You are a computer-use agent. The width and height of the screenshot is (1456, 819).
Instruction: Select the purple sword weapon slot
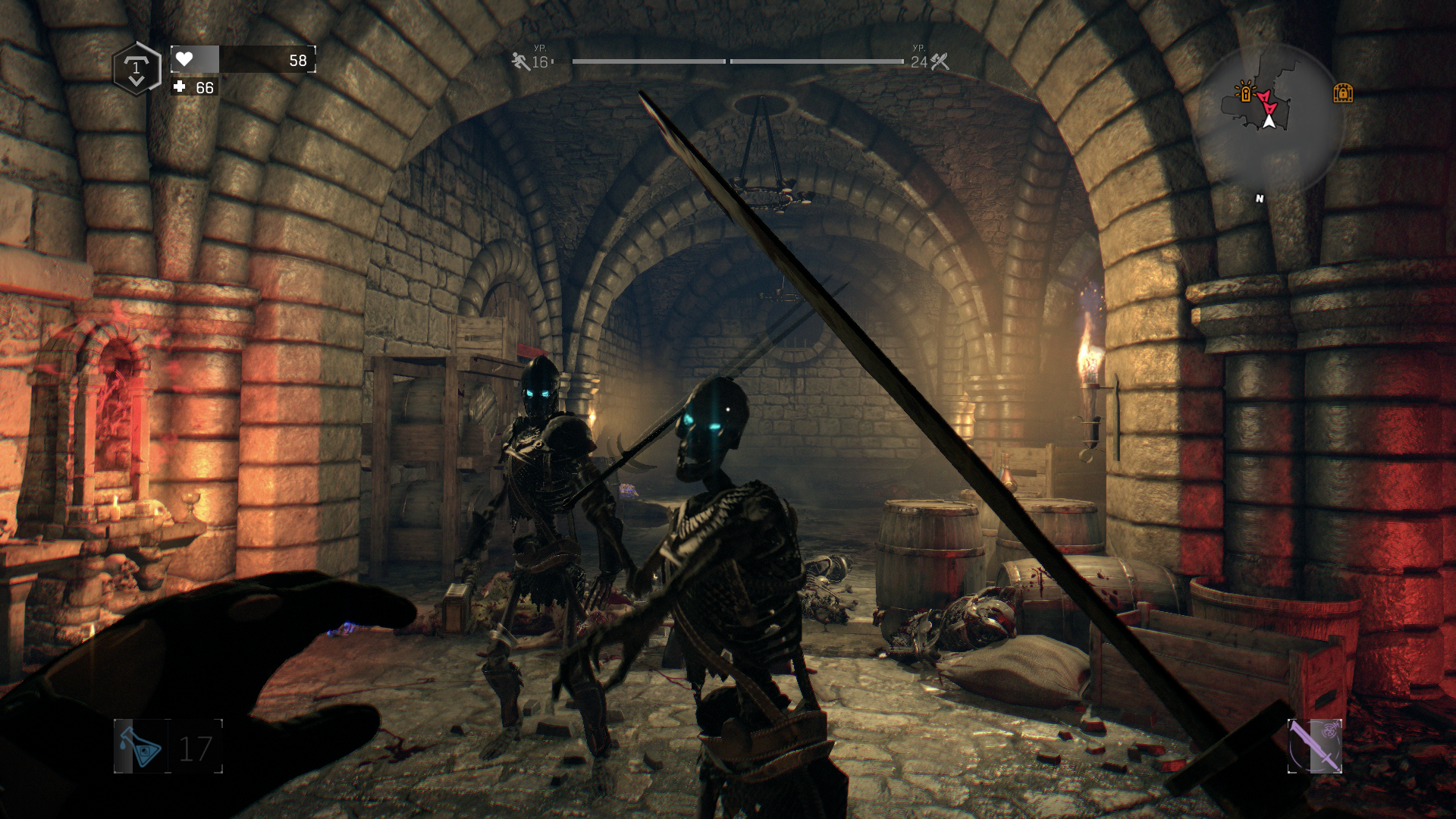(1315, 746)
